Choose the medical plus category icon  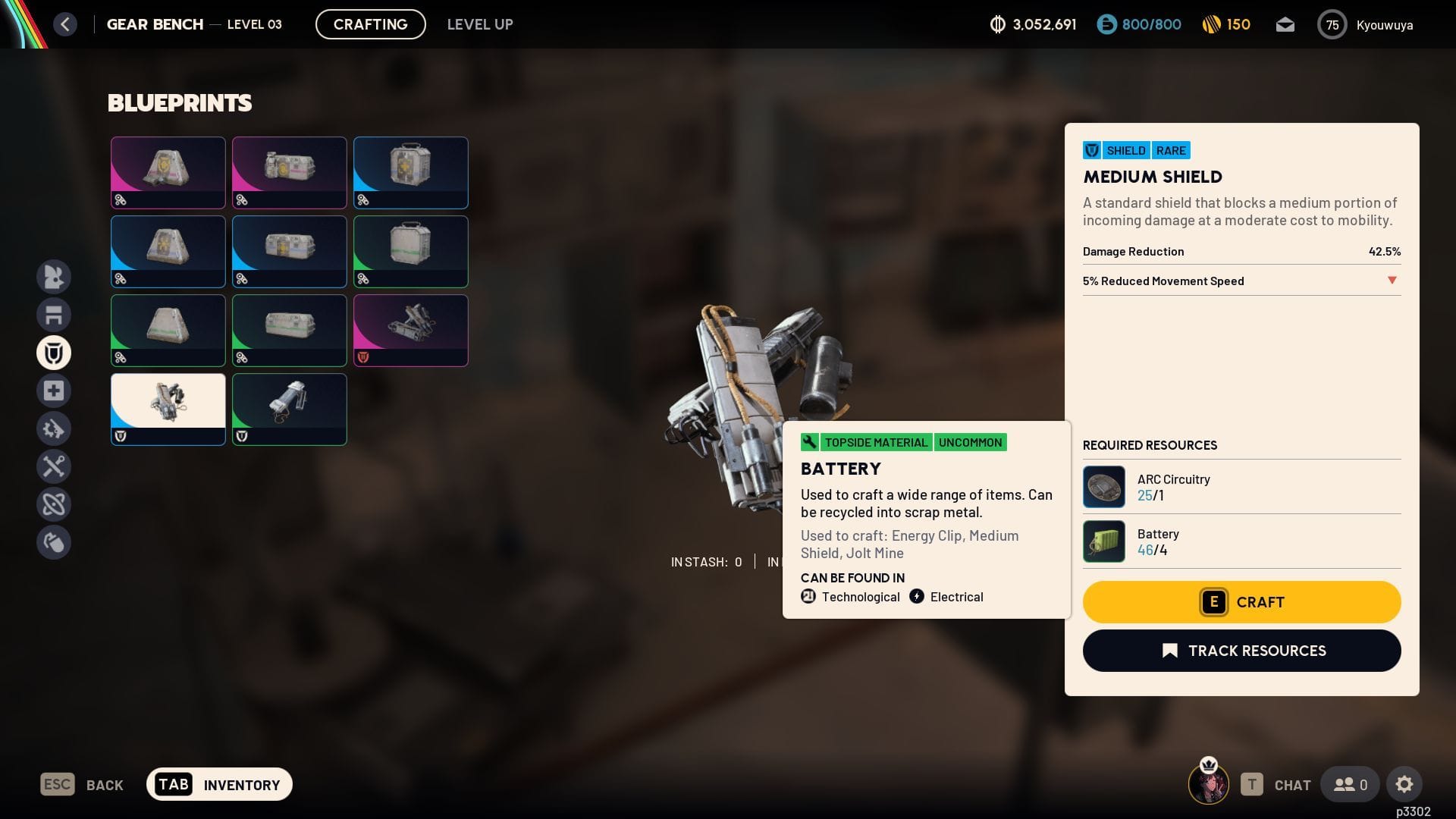54,391
